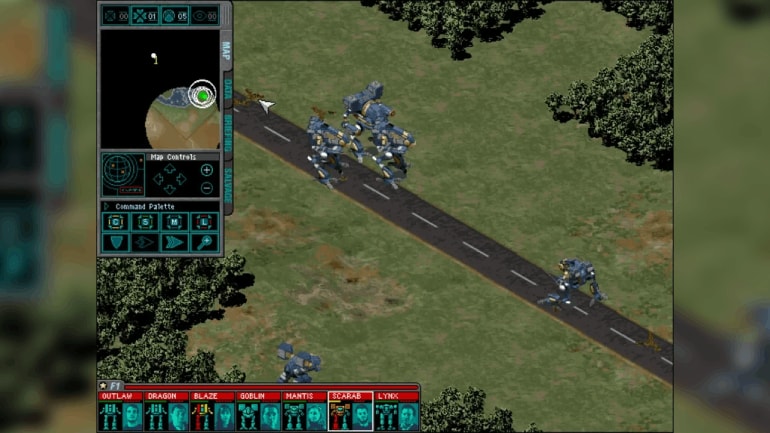The height and width of the screenshot is (433, 770).
Task: Choose the Goblin mech pilot card
Action: pyautogui.click(x=258, y=412)
